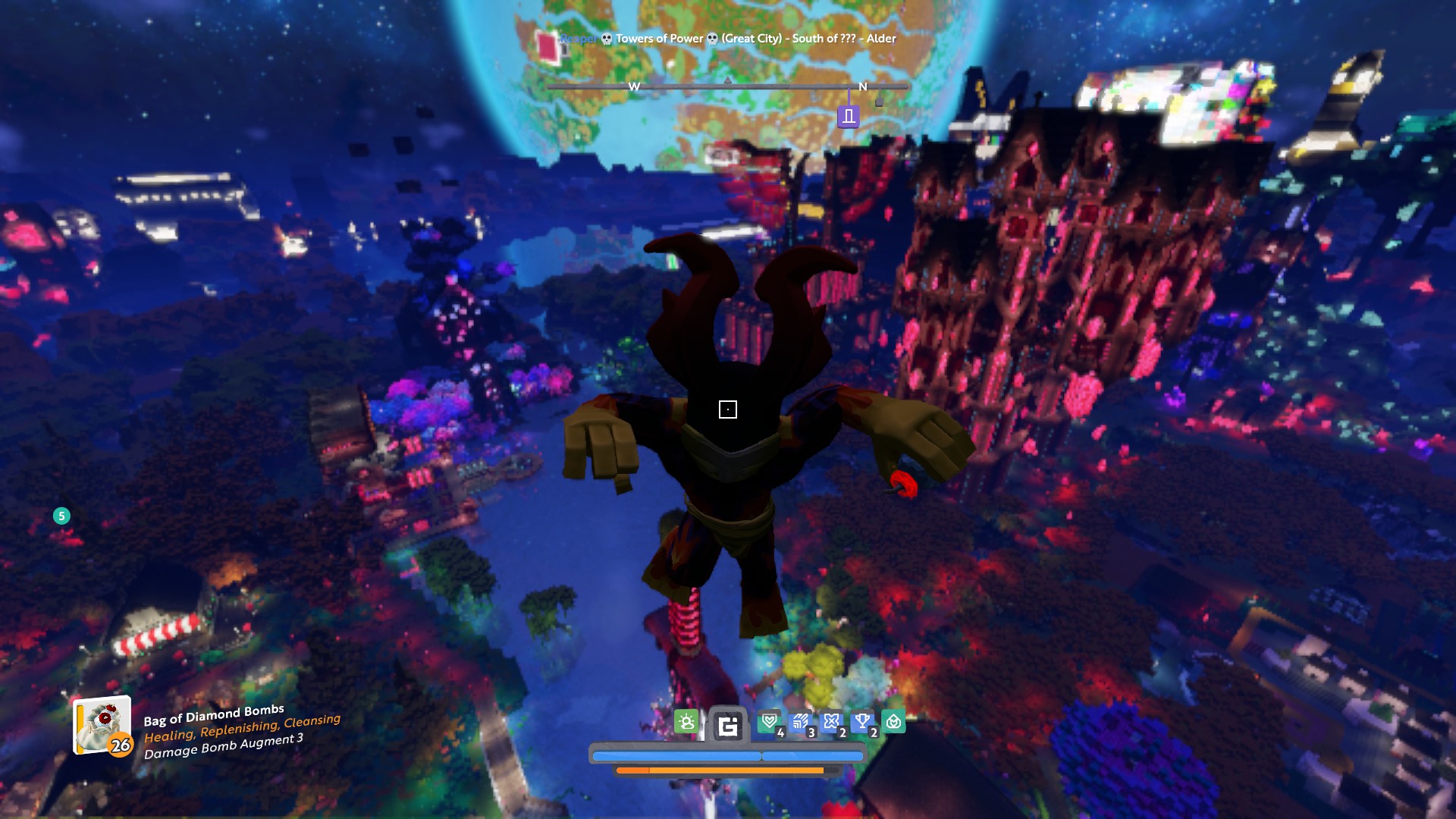Click the purple portal marker on compass
1456x819 pixels.
tap(849, 117)
